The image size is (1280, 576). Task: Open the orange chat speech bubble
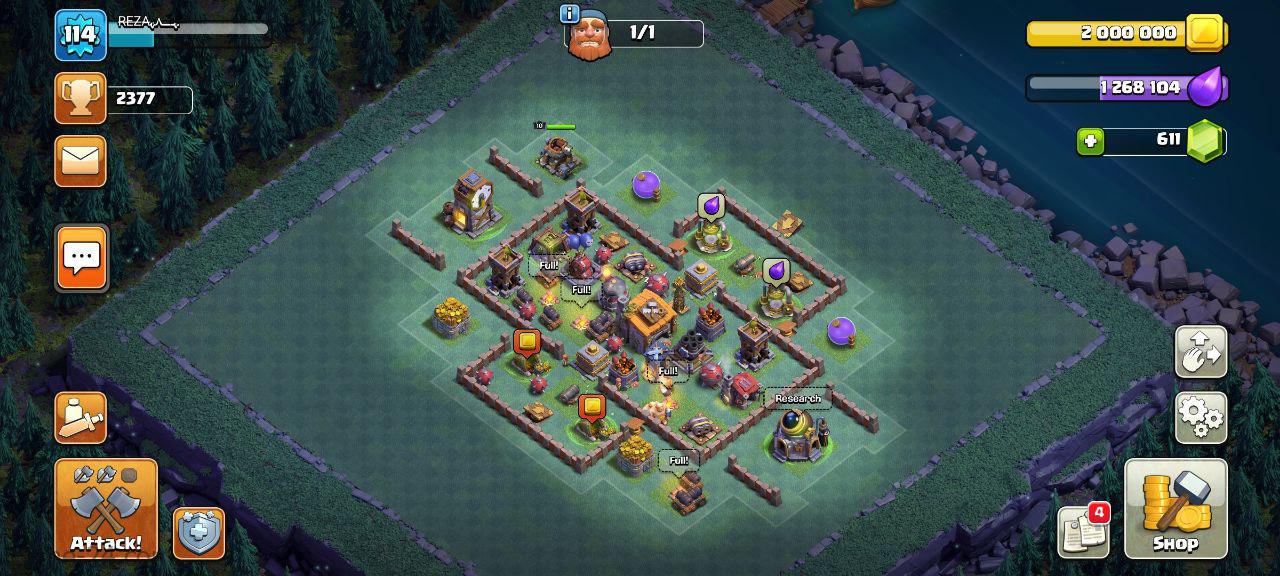[81, 257]
